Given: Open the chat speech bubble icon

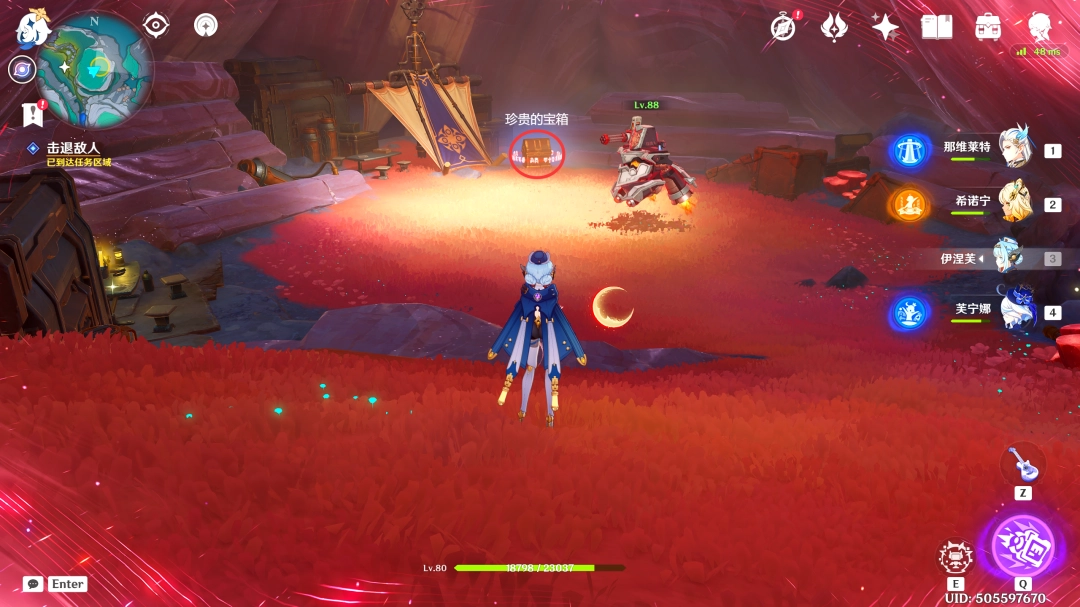Looking at the screenshot, I should (x=33, y=584).
